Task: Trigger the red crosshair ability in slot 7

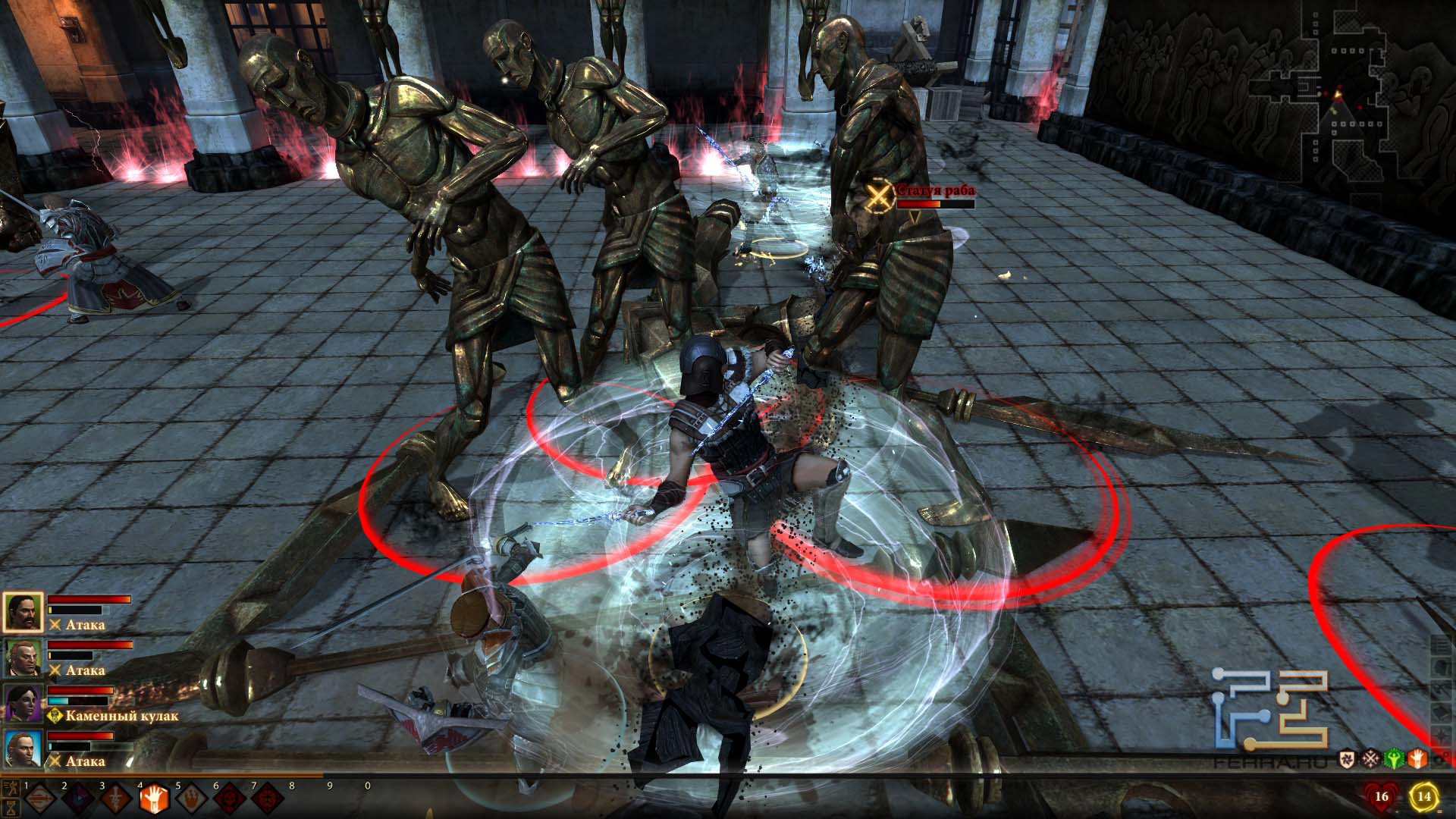Action: pos(268,799)
